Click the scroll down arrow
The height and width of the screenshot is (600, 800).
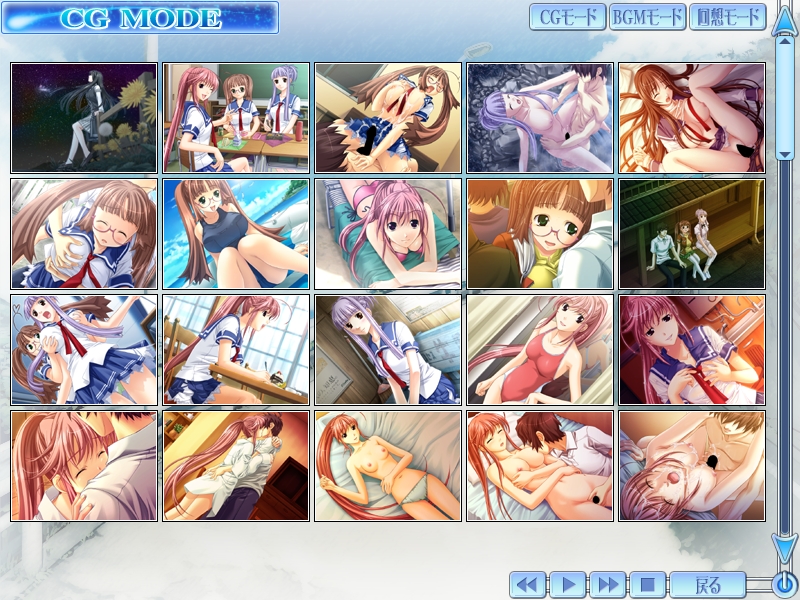(x=783, y=549)
